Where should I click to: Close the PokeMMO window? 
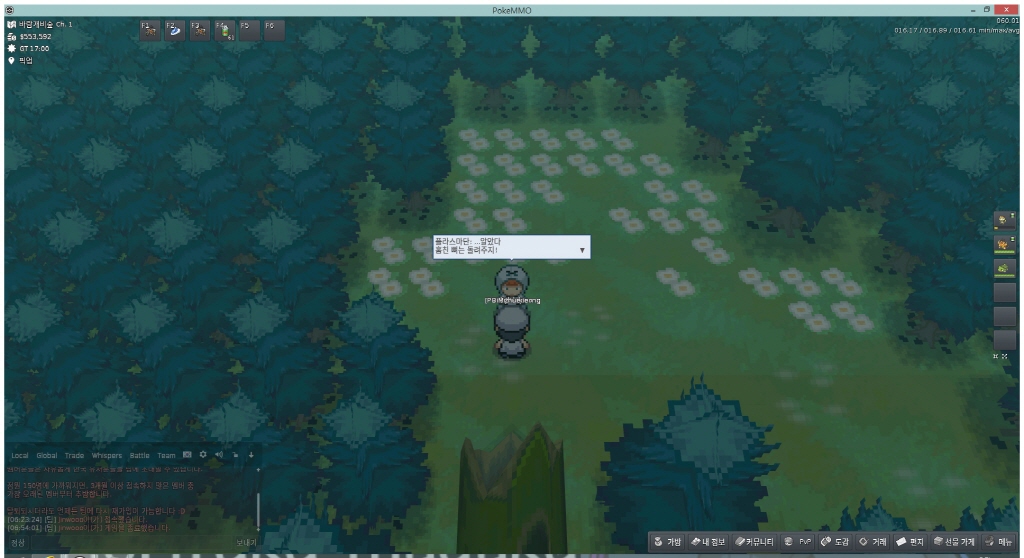[1012, 9]
